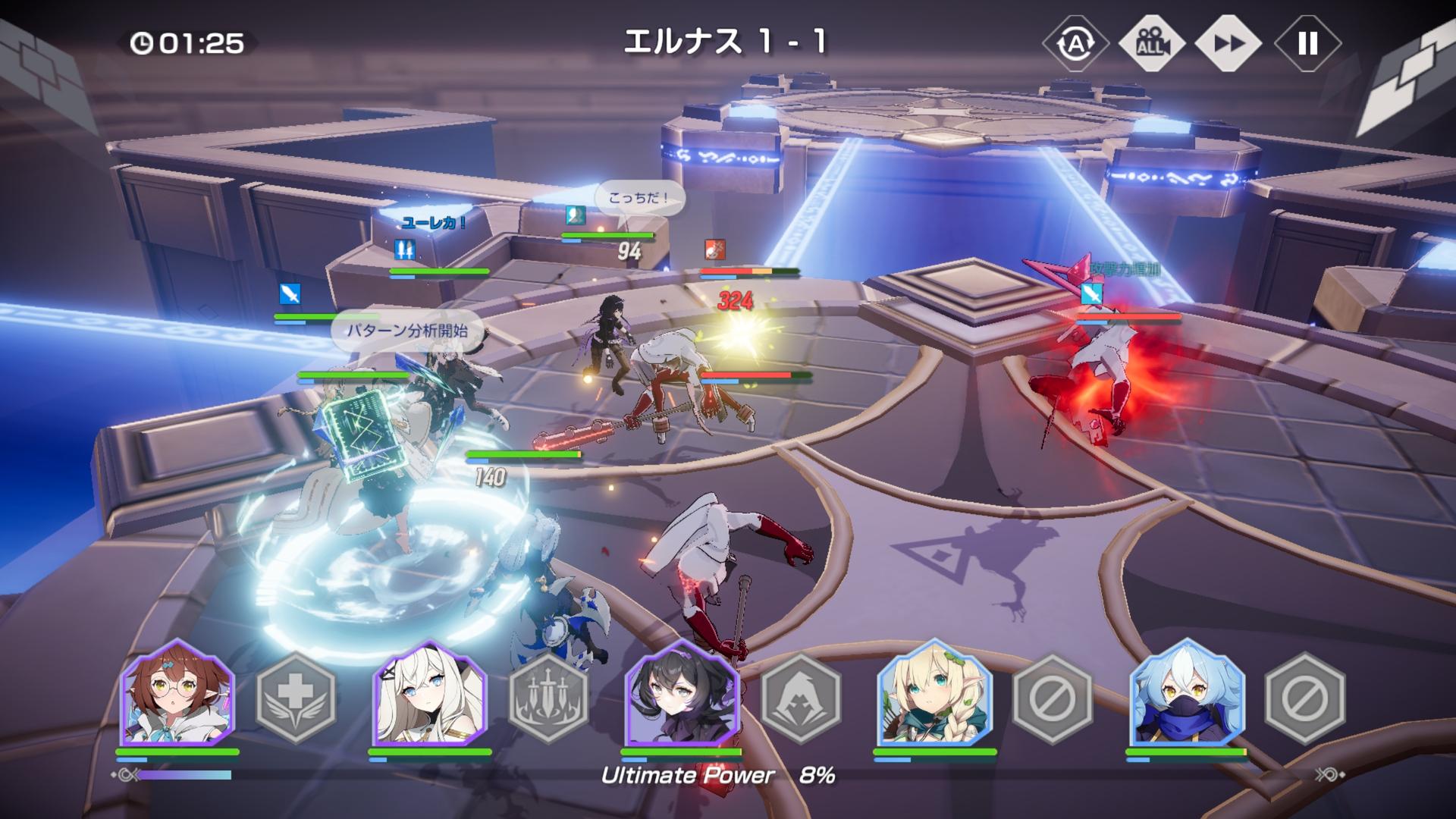Screen dimensions: 1456x819
Task: Select the blue-haired masked girl portrait
Action: pos(1187,694)
